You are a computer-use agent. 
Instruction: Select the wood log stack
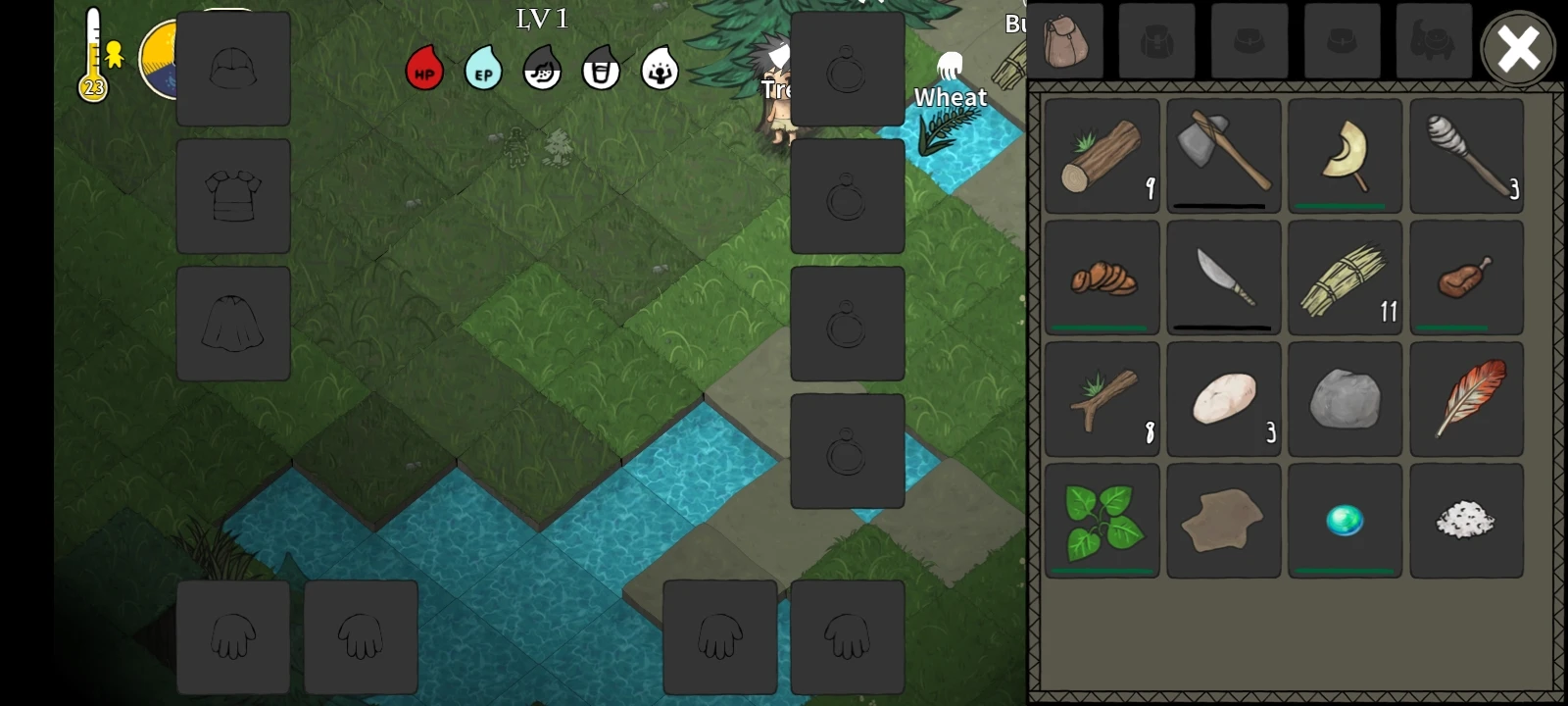pos(1102,156)
